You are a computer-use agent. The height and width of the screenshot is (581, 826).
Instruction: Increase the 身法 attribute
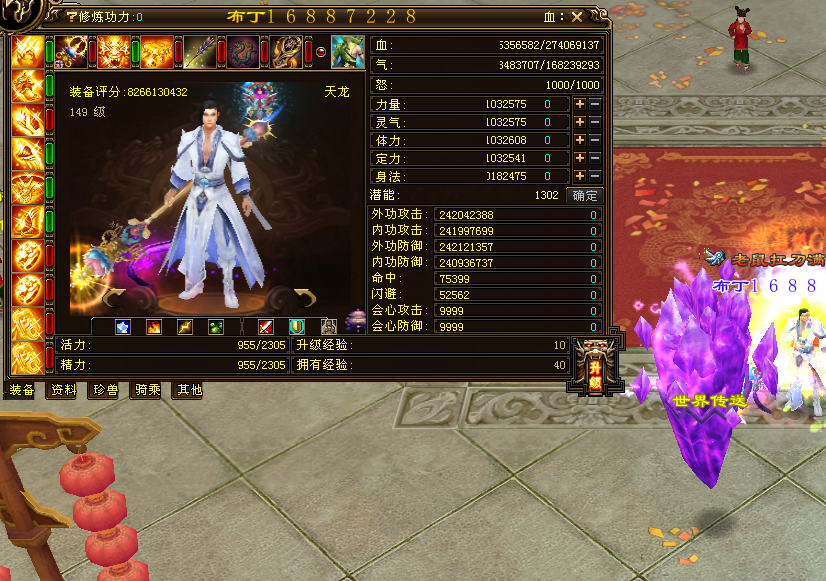click(x=579, y=177)
